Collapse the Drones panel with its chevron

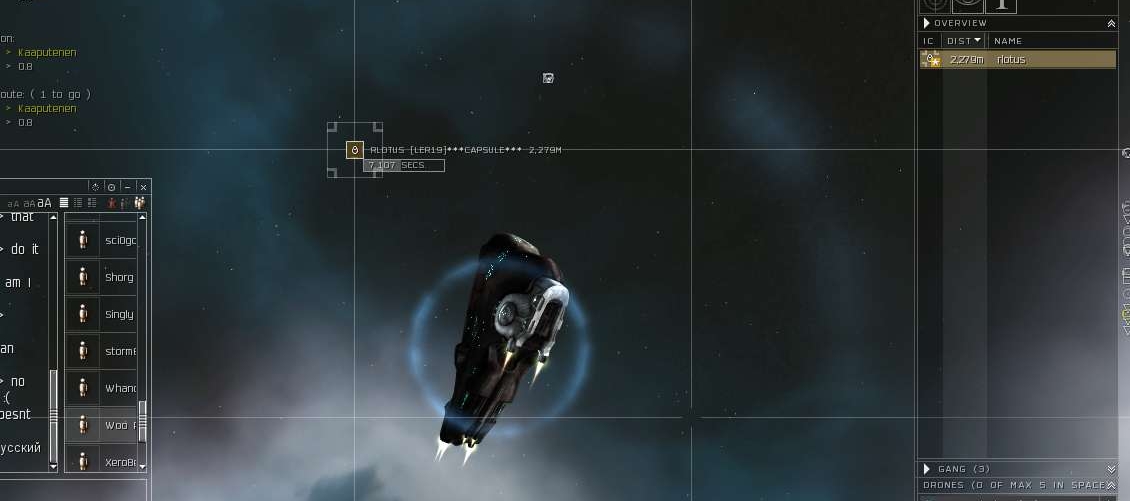[1111, 486]
